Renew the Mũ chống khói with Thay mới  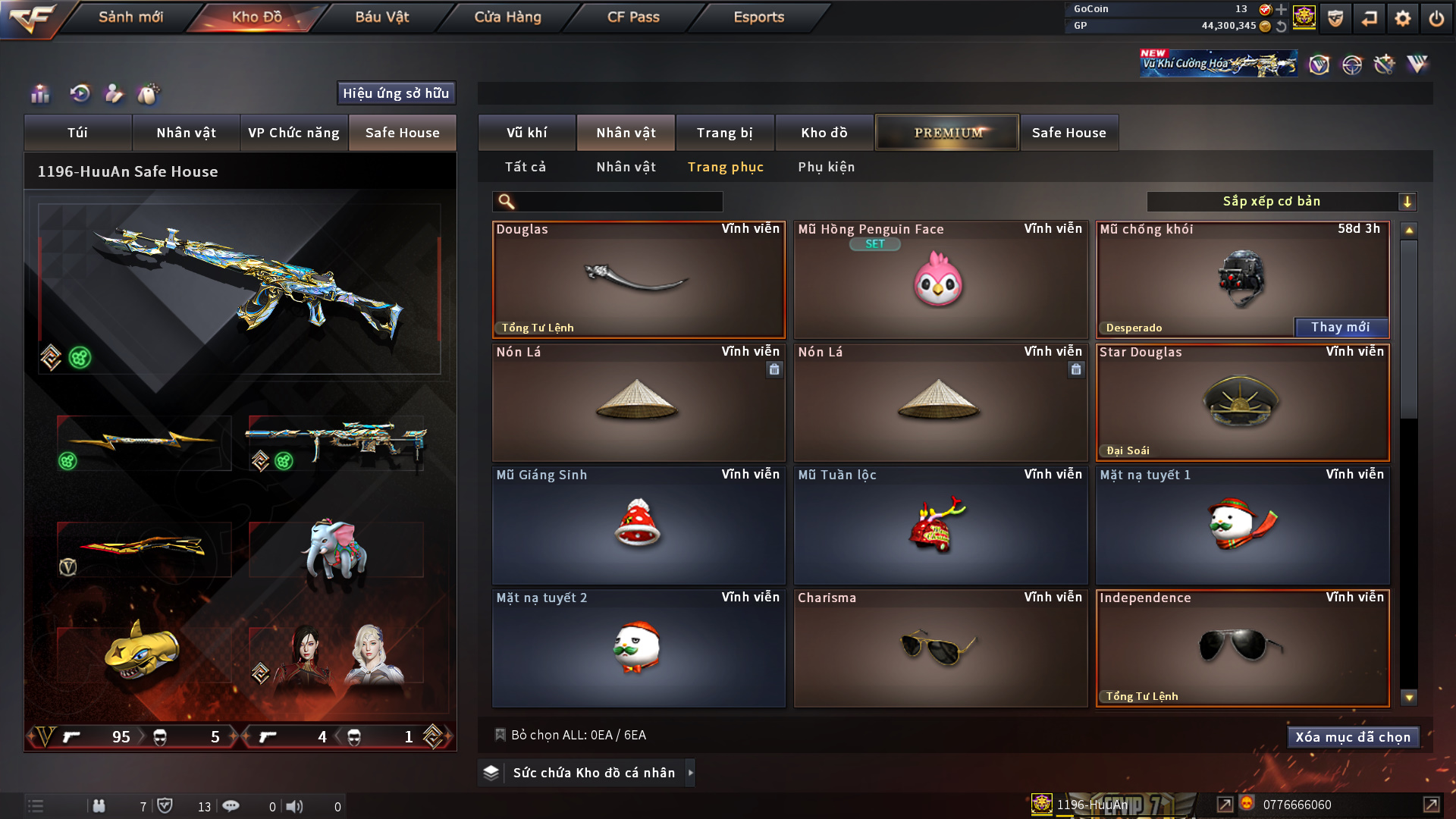1340,328
